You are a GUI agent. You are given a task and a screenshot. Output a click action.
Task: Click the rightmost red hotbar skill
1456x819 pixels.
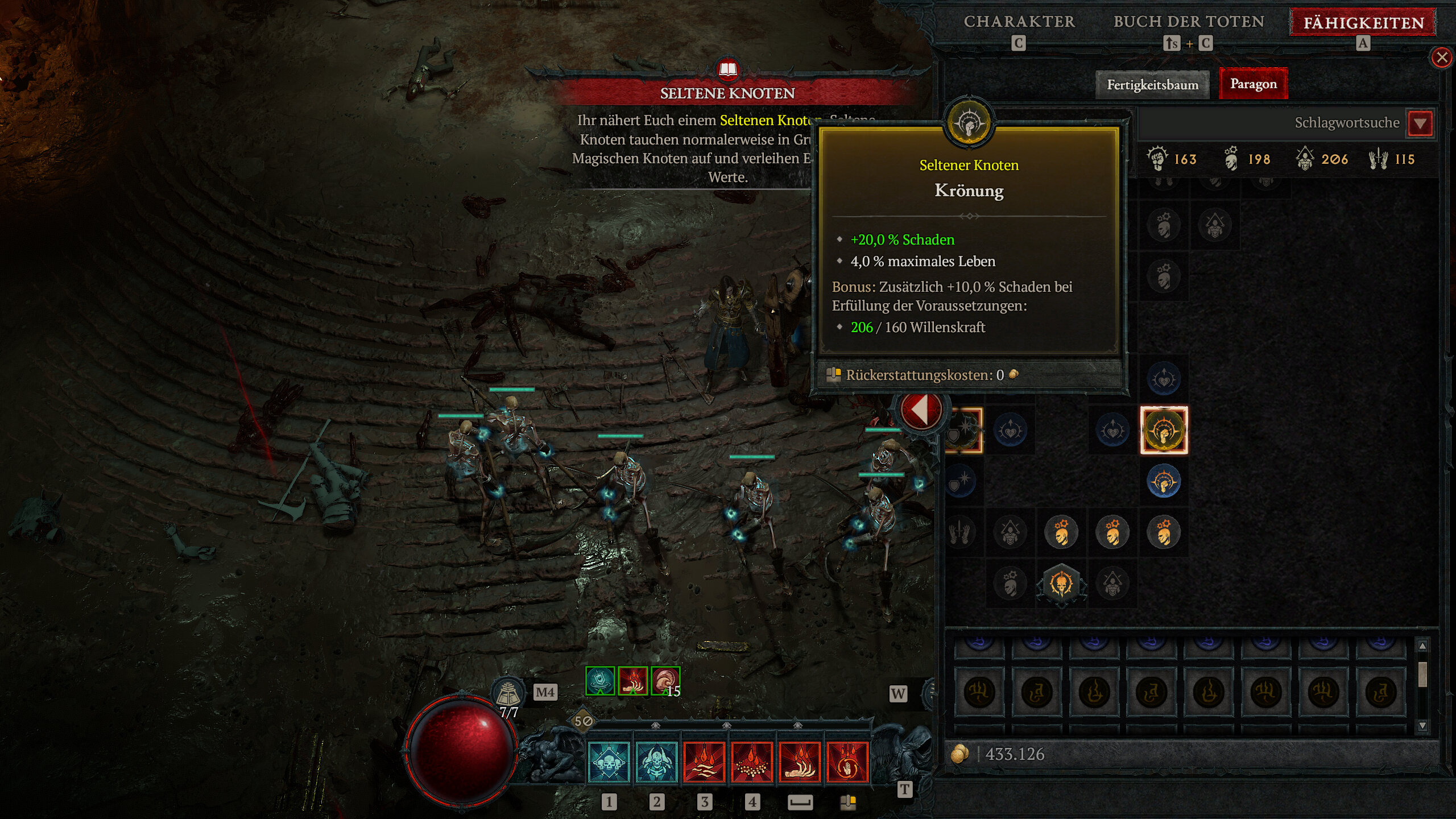coord(847,762)
